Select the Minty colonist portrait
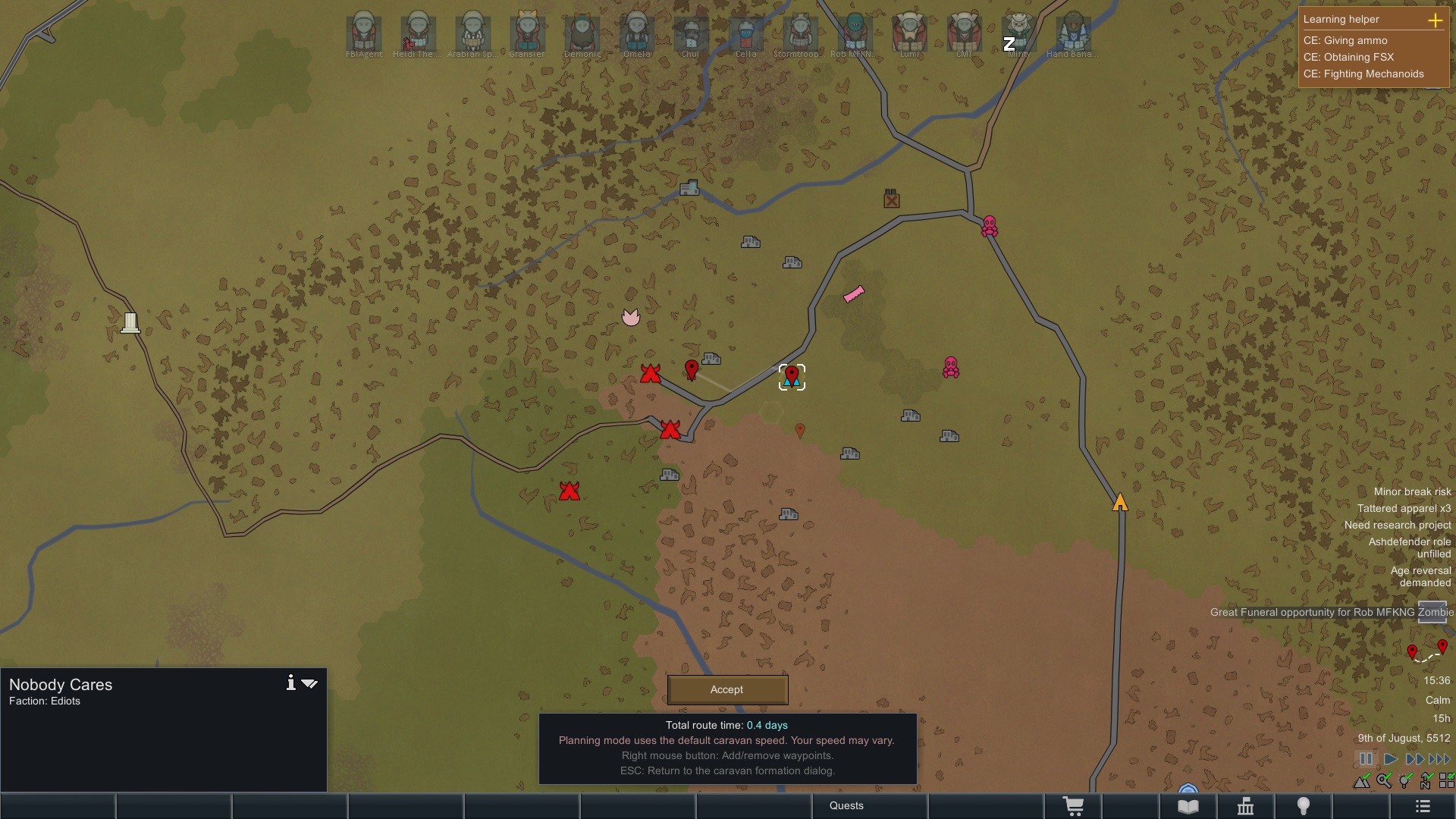Image resolution: width=1456 pixels, height=819 pixels. click(1018, 34)
